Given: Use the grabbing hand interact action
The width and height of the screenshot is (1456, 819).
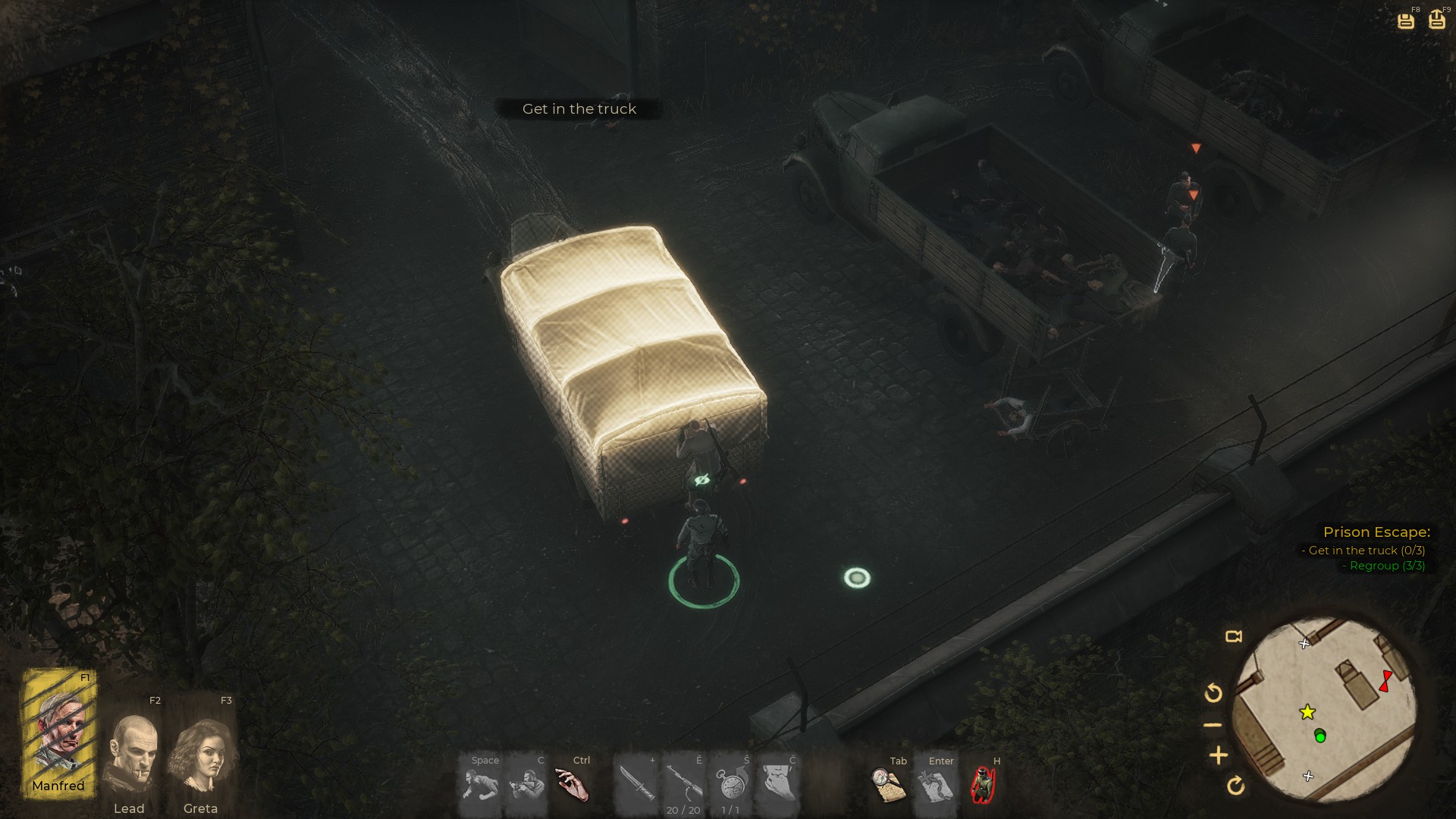Looking at the screenshot, I should (572, 784).
